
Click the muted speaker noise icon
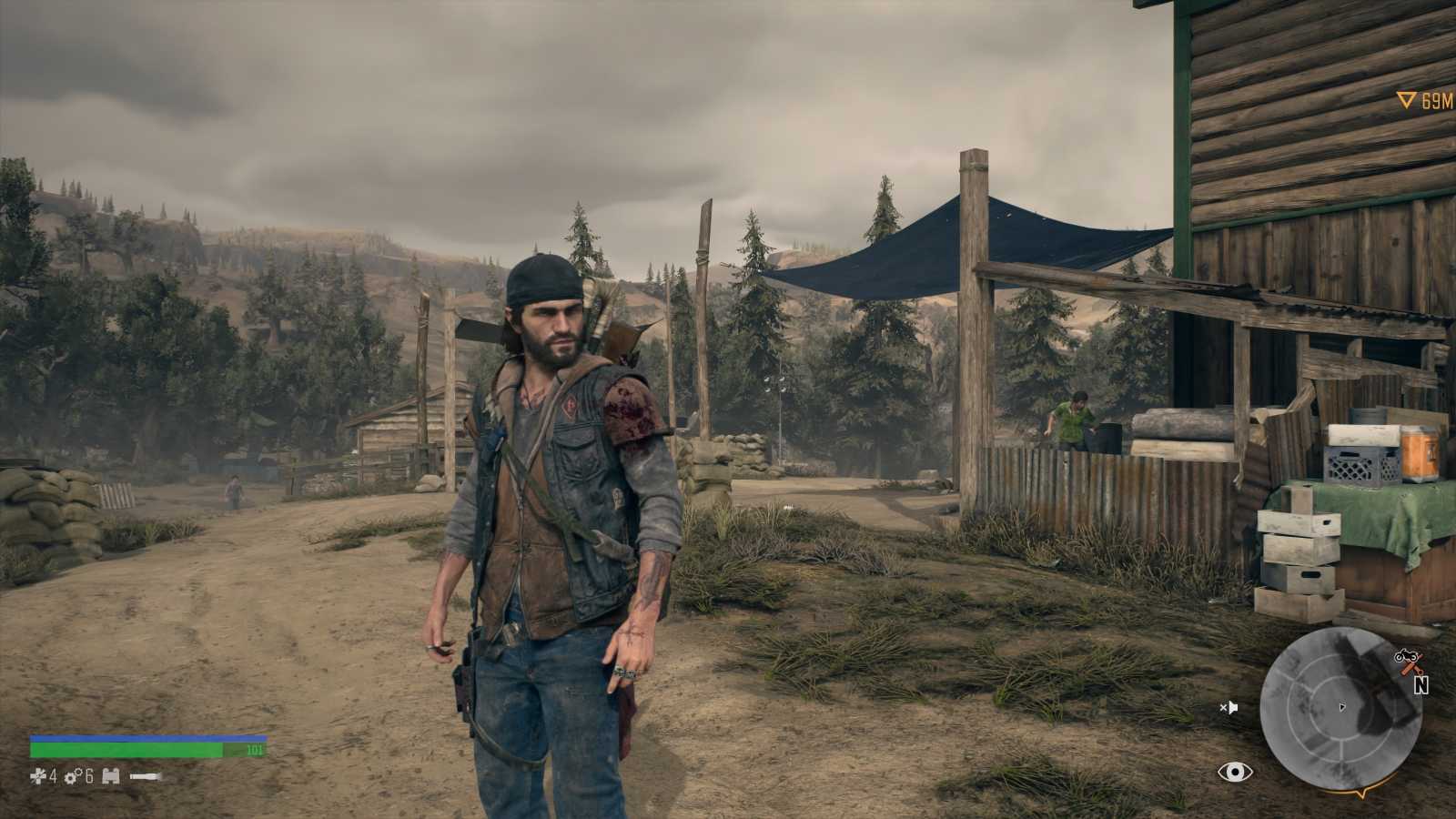click(x=1229, y=707)
